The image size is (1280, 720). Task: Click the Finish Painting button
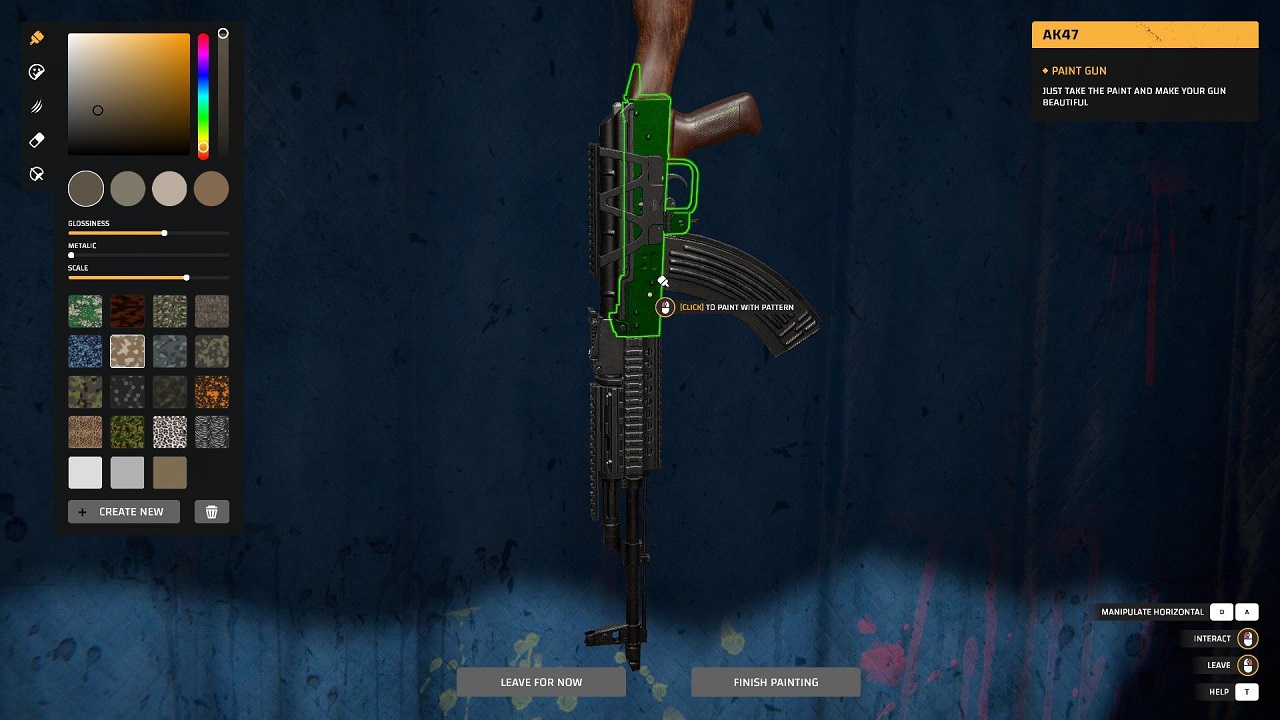click(x=775, y=681)
